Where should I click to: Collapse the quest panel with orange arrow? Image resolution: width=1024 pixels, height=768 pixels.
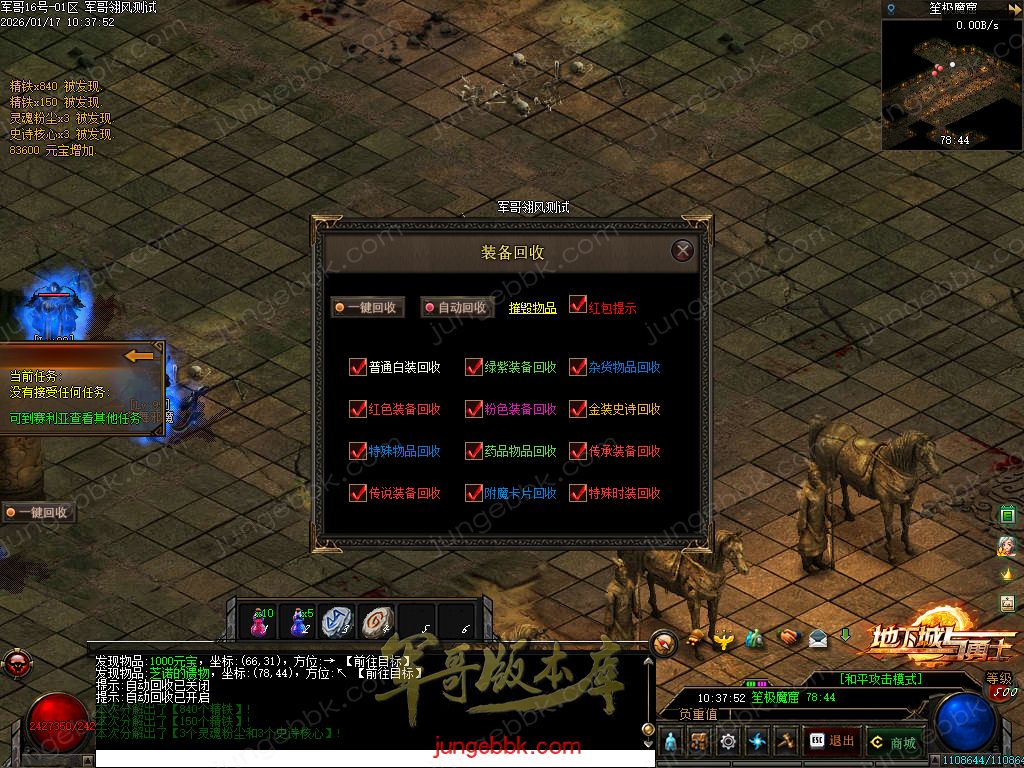click(139, 356)
